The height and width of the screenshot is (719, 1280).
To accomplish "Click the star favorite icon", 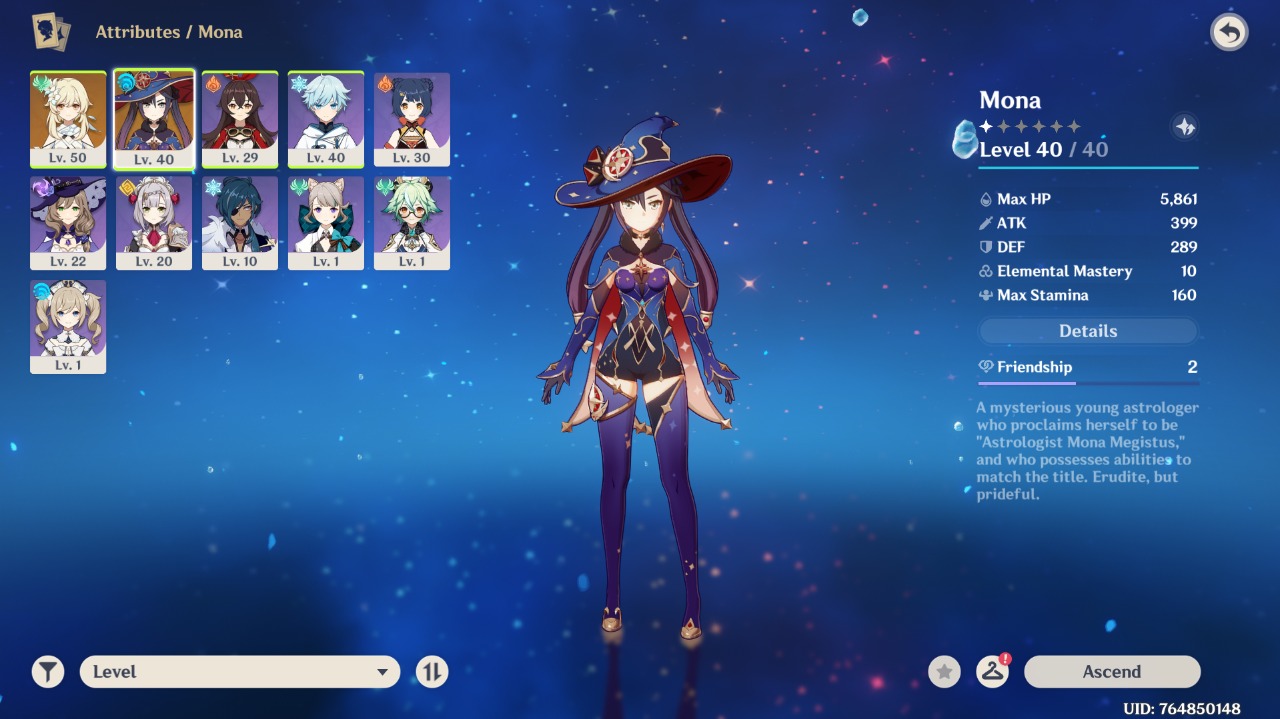I will pyautogui.click(x=944, y=672).
